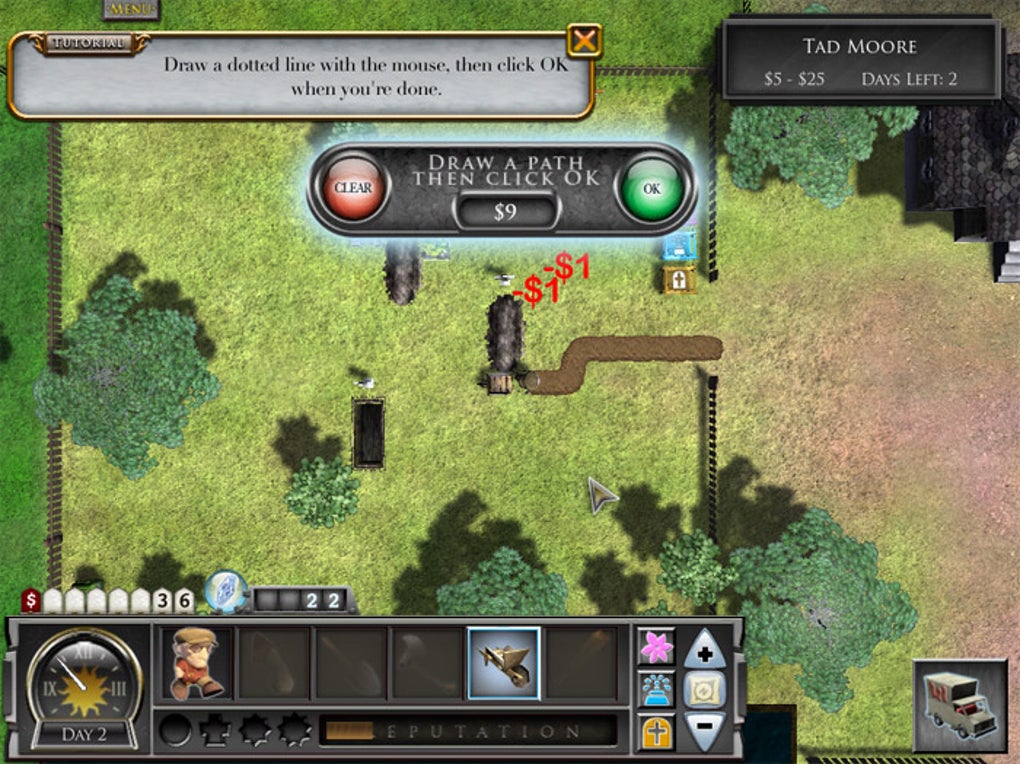Open the Tad Moore customer panel
Viewport: 1020px width, 764px height.
[860, 61]
